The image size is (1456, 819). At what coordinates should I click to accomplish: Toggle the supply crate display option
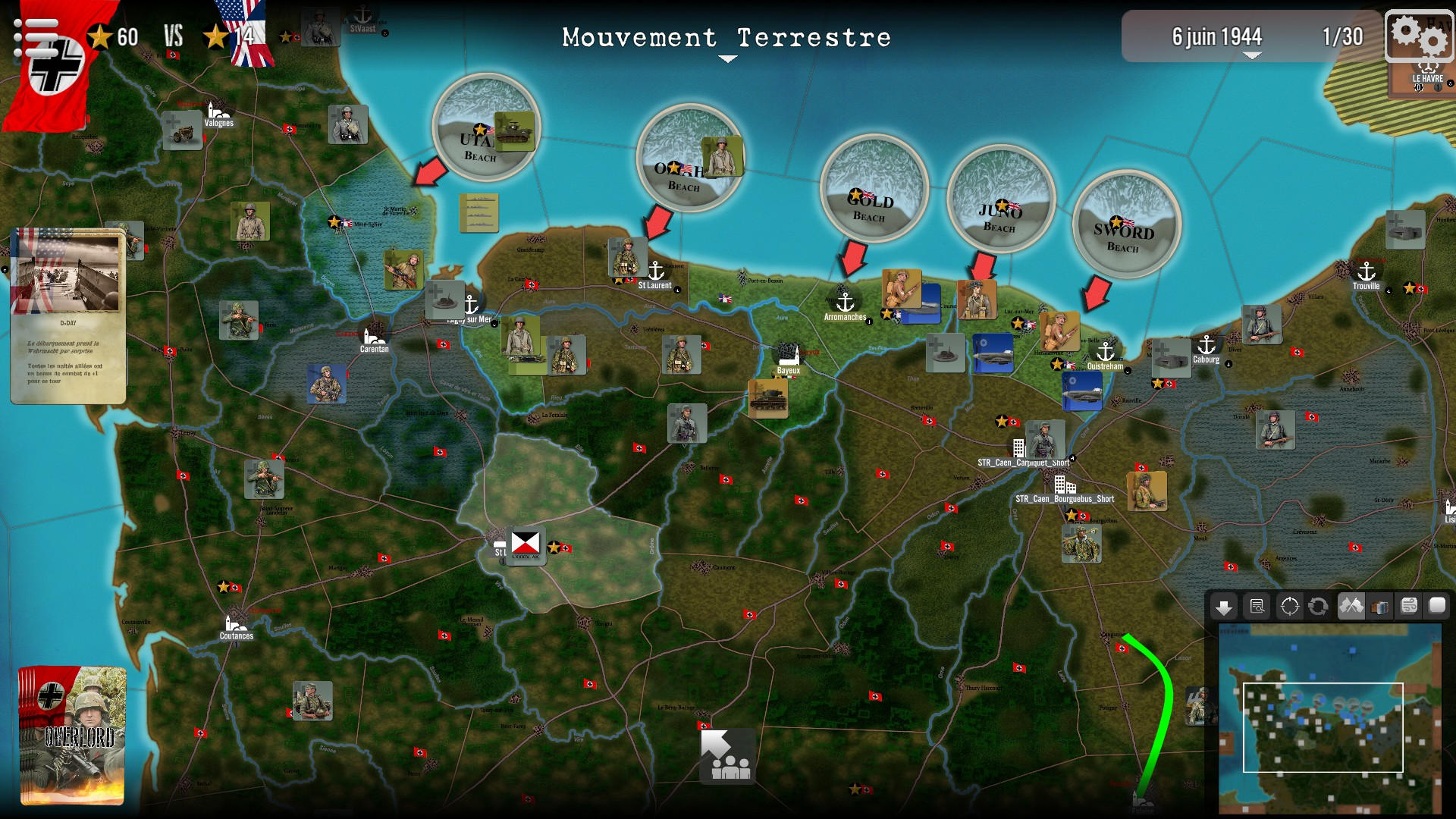click(1380, 607)
